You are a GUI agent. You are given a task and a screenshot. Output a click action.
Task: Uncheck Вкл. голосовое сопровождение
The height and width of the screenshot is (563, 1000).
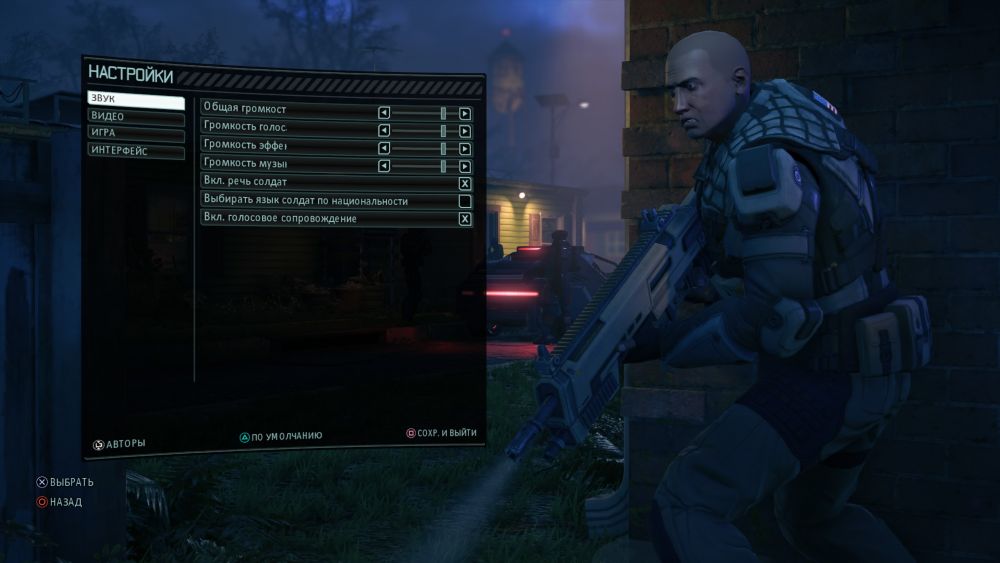pyautogui.click(x=465, y=218)
